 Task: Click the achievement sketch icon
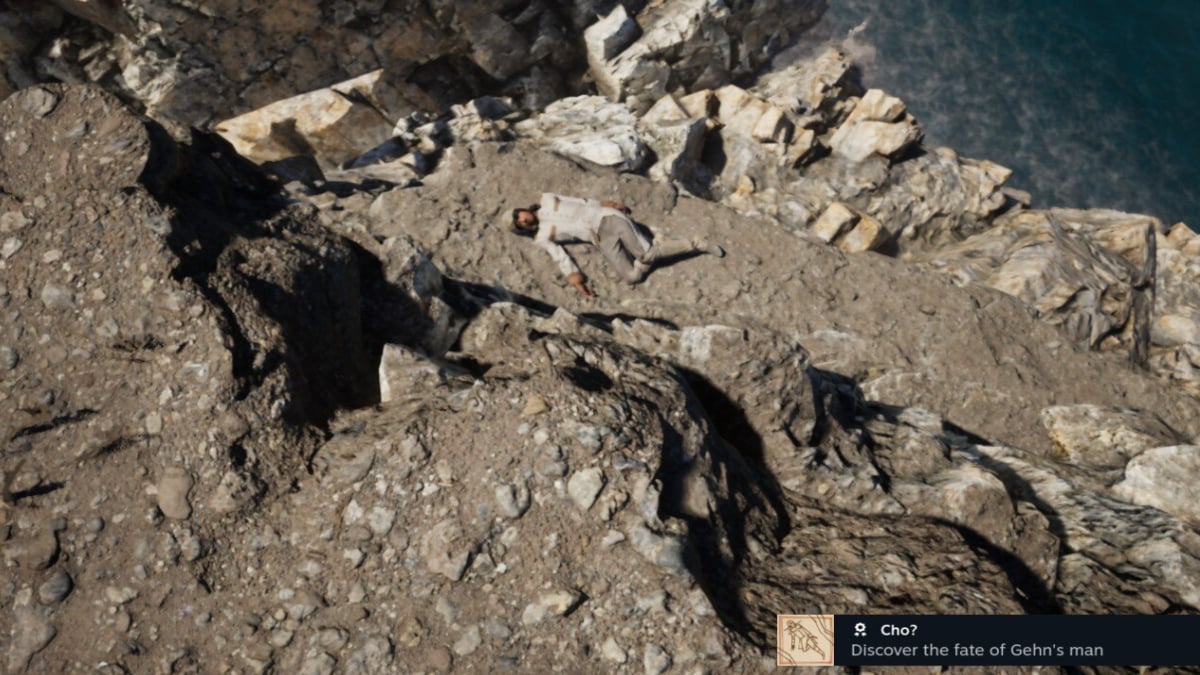coord(805,640)
